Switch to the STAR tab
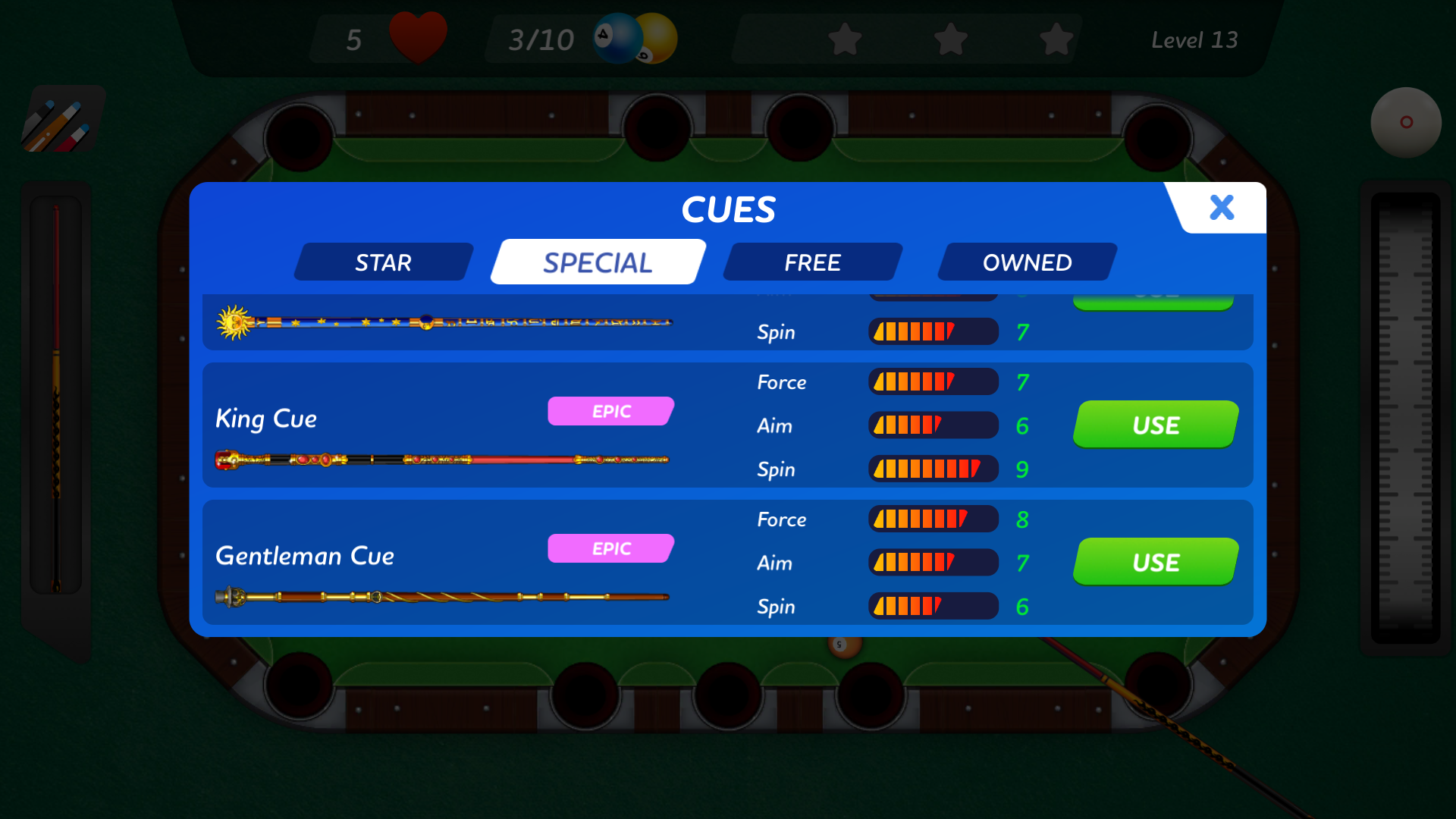 (x=383, y=262)
